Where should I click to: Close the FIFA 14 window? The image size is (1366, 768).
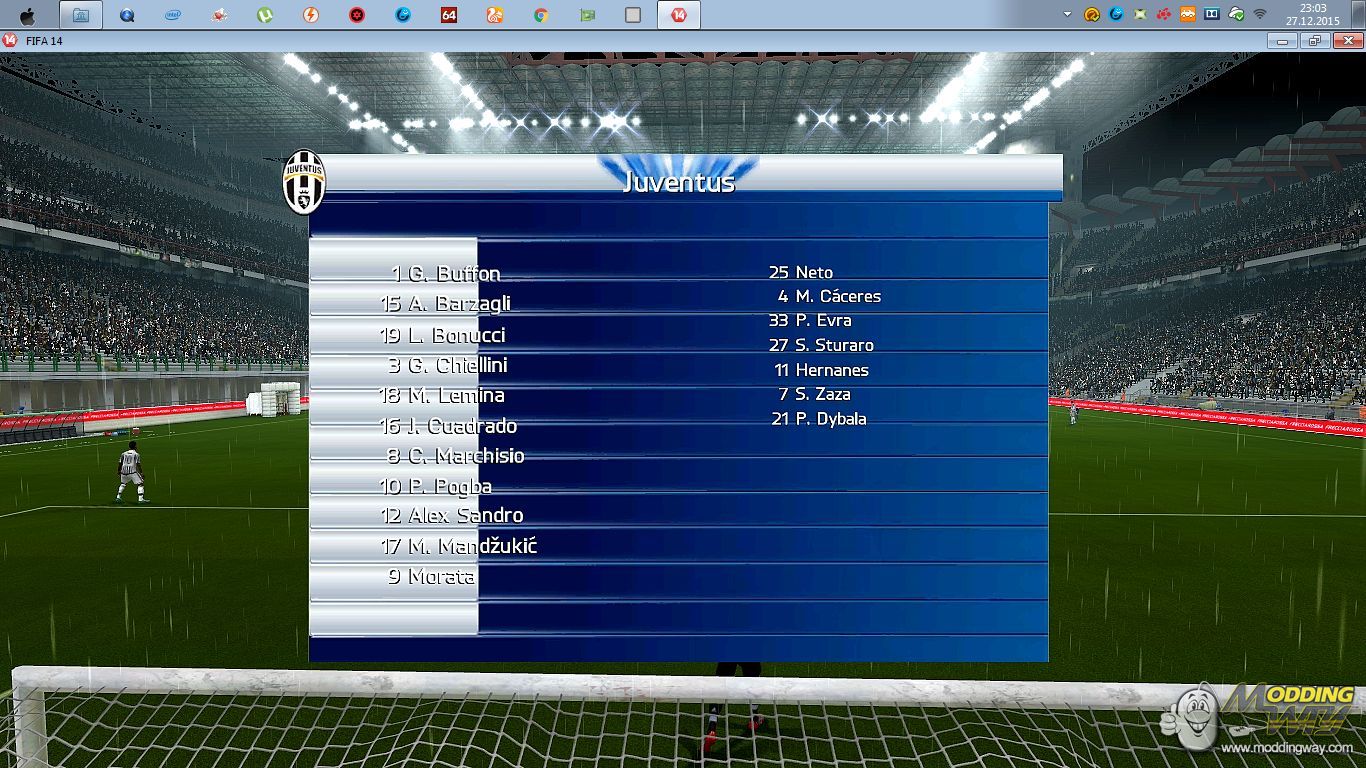coord(1346,40)
